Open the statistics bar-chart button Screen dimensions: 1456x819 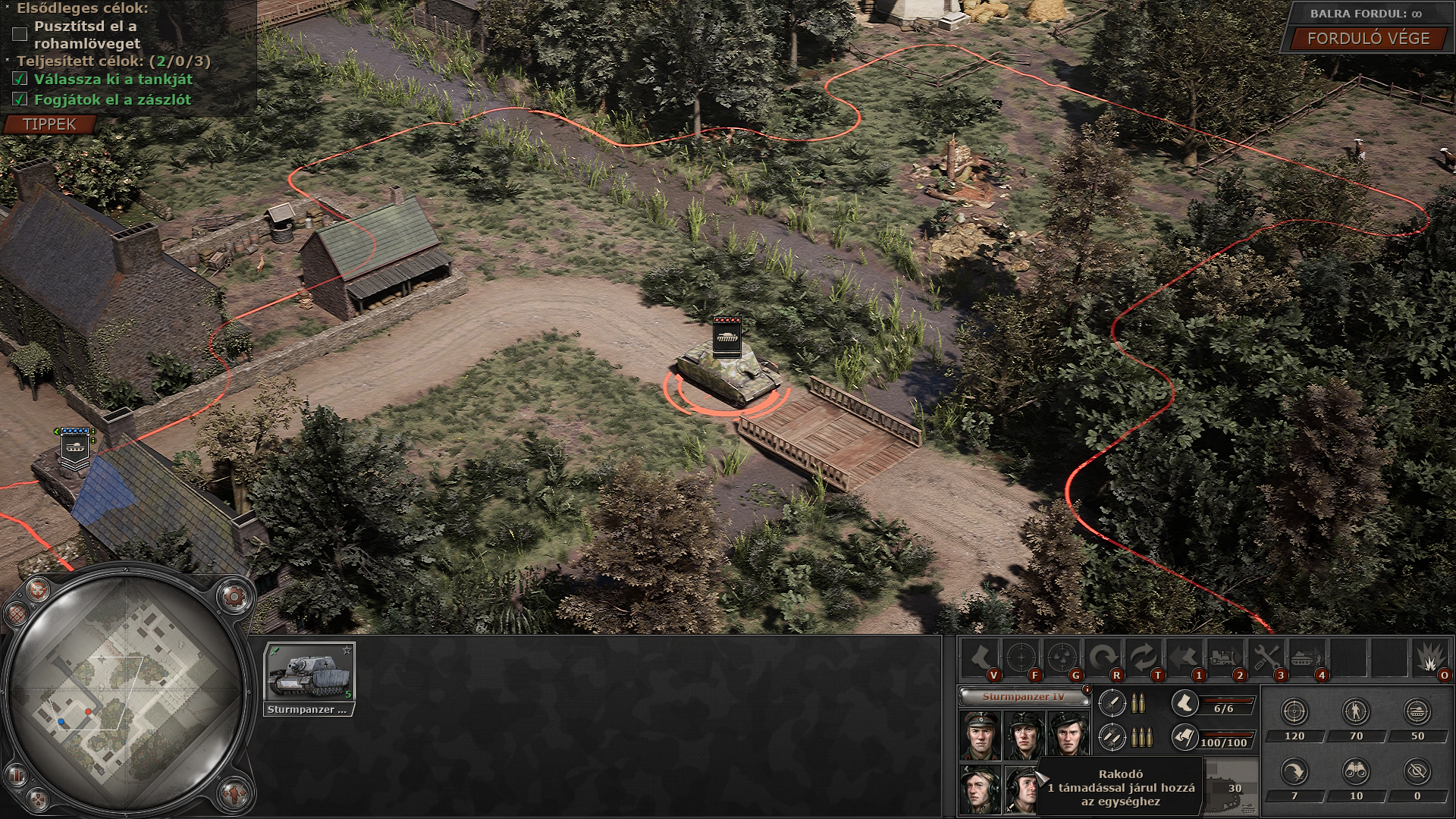(x=15, y=775)
